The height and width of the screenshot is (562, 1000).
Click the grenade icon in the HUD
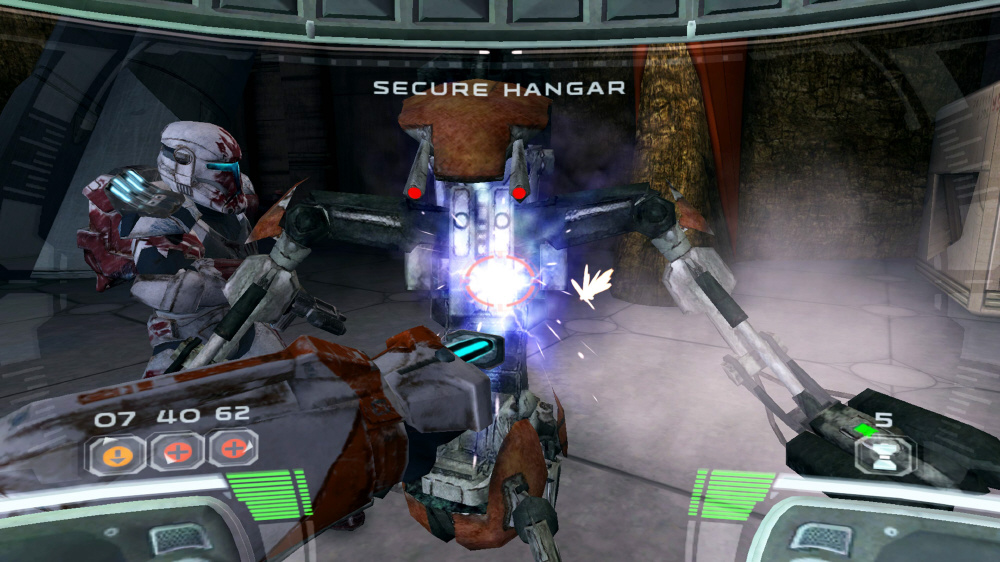(x=883, y=454)
